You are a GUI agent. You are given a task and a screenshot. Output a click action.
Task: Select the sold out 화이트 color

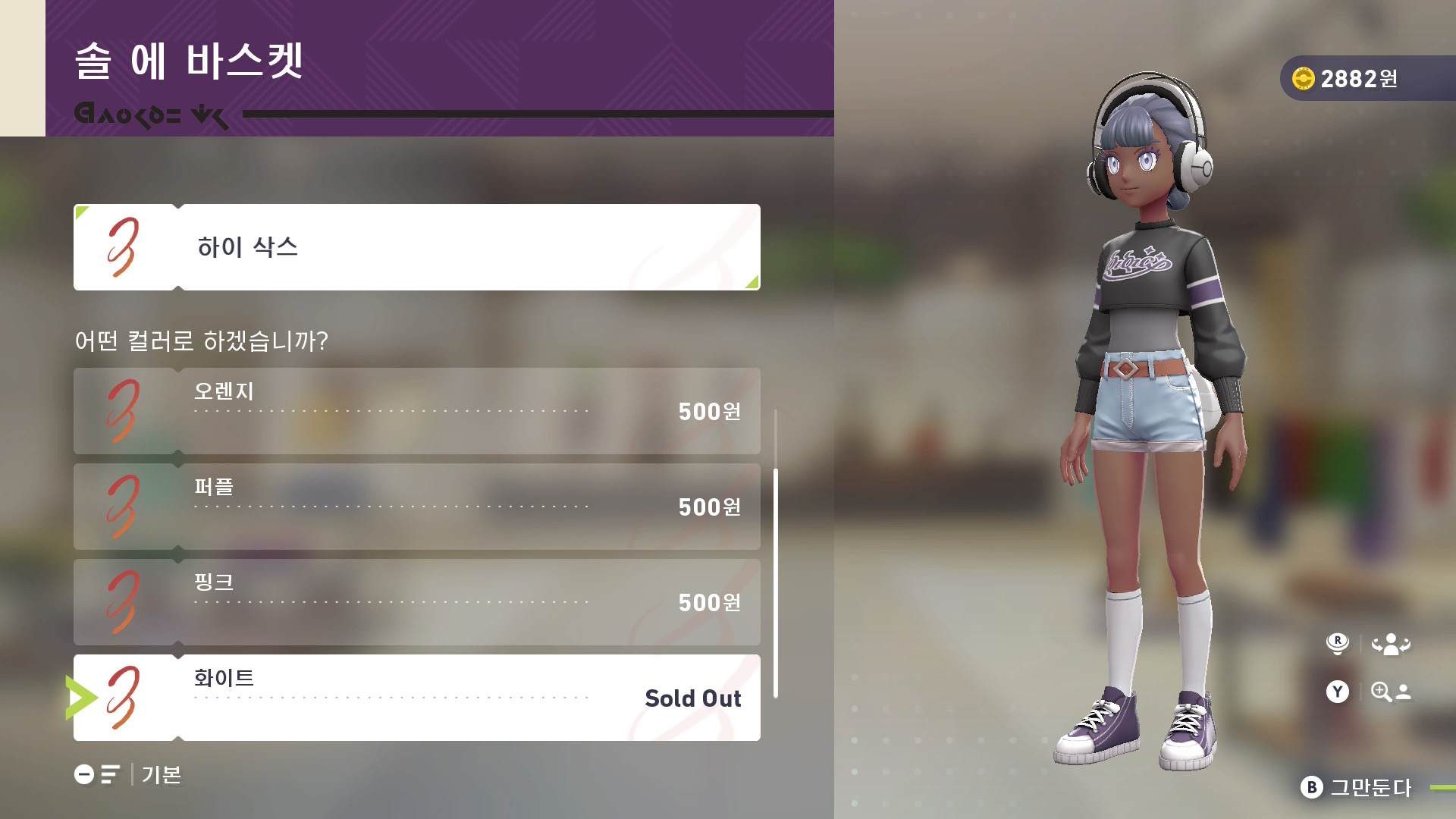pyautogui.click(x=417, y=698)
